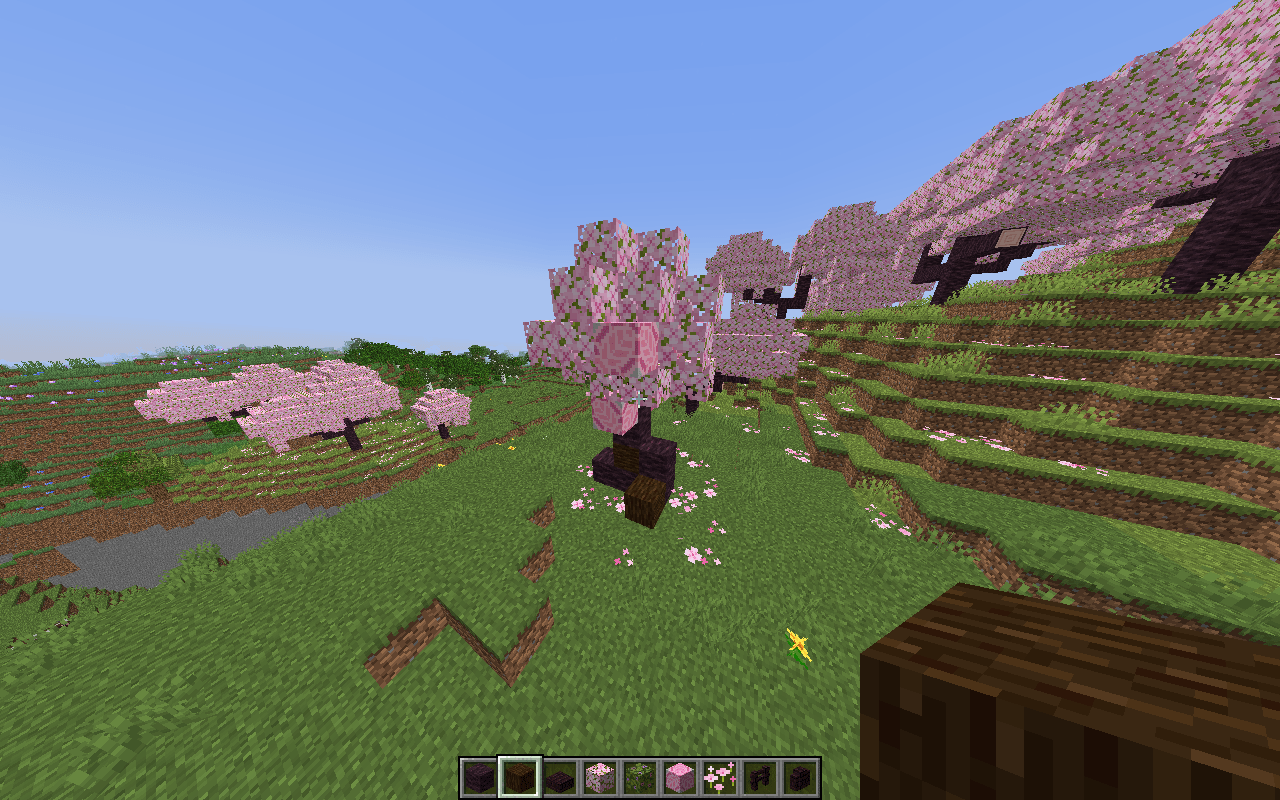
Task: Click the zigzag dirt path on the grass
Action: pyautogui.click(x=470, y=630)
